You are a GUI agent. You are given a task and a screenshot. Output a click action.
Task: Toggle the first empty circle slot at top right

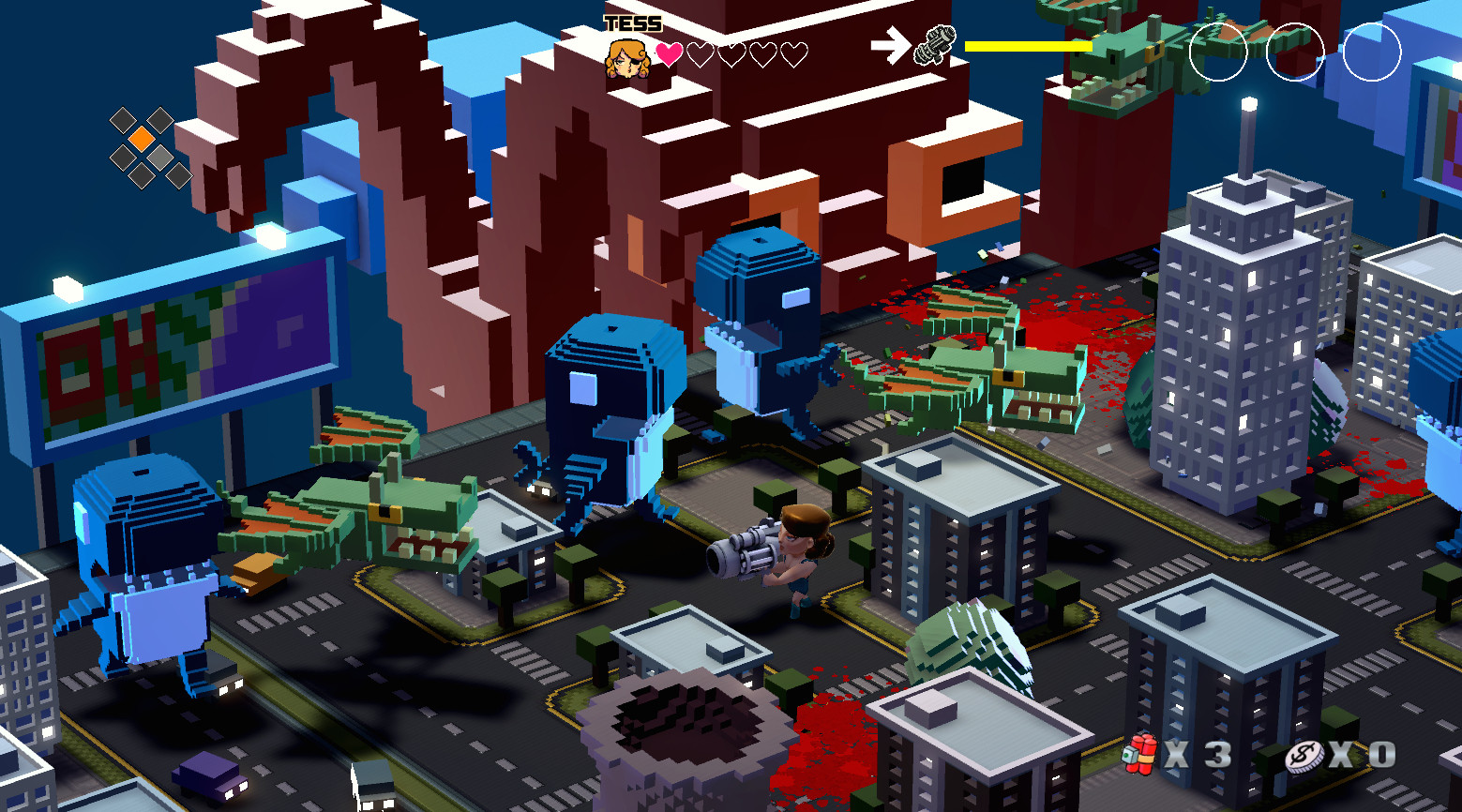(x=1218, y=53)
